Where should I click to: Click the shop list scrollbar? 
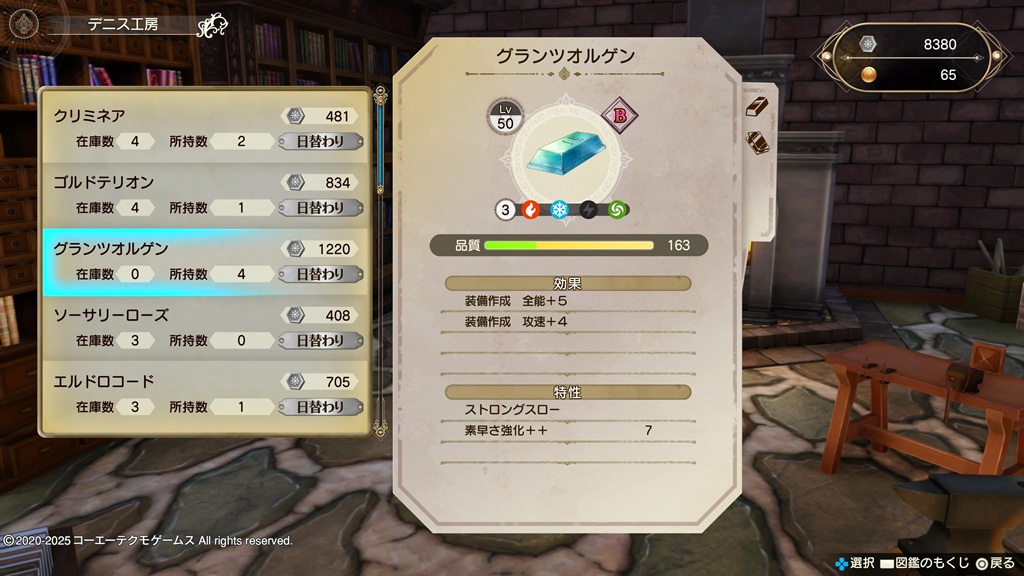(380, 260)
